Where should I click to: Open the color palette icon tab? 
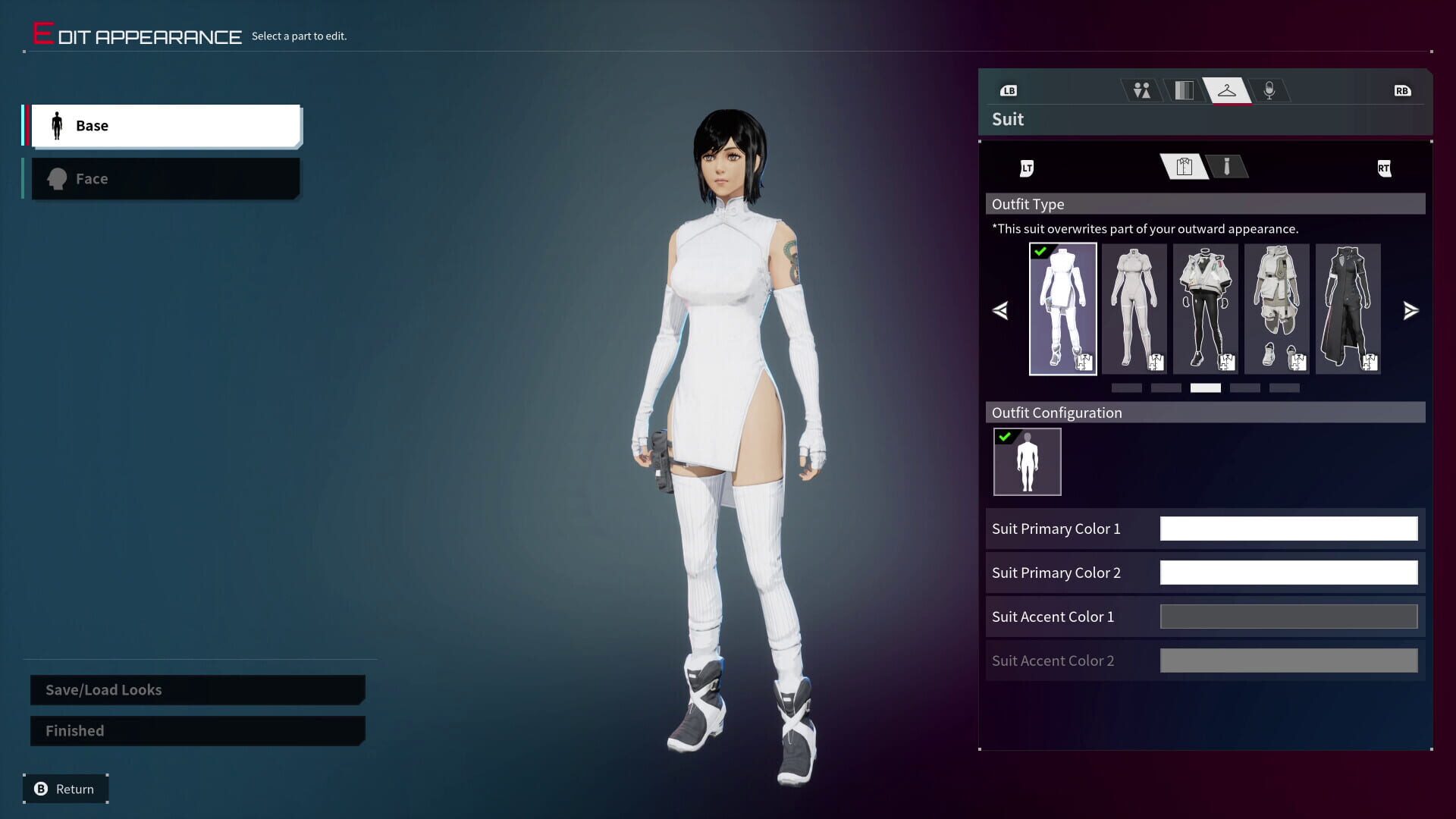[1184, 90]
